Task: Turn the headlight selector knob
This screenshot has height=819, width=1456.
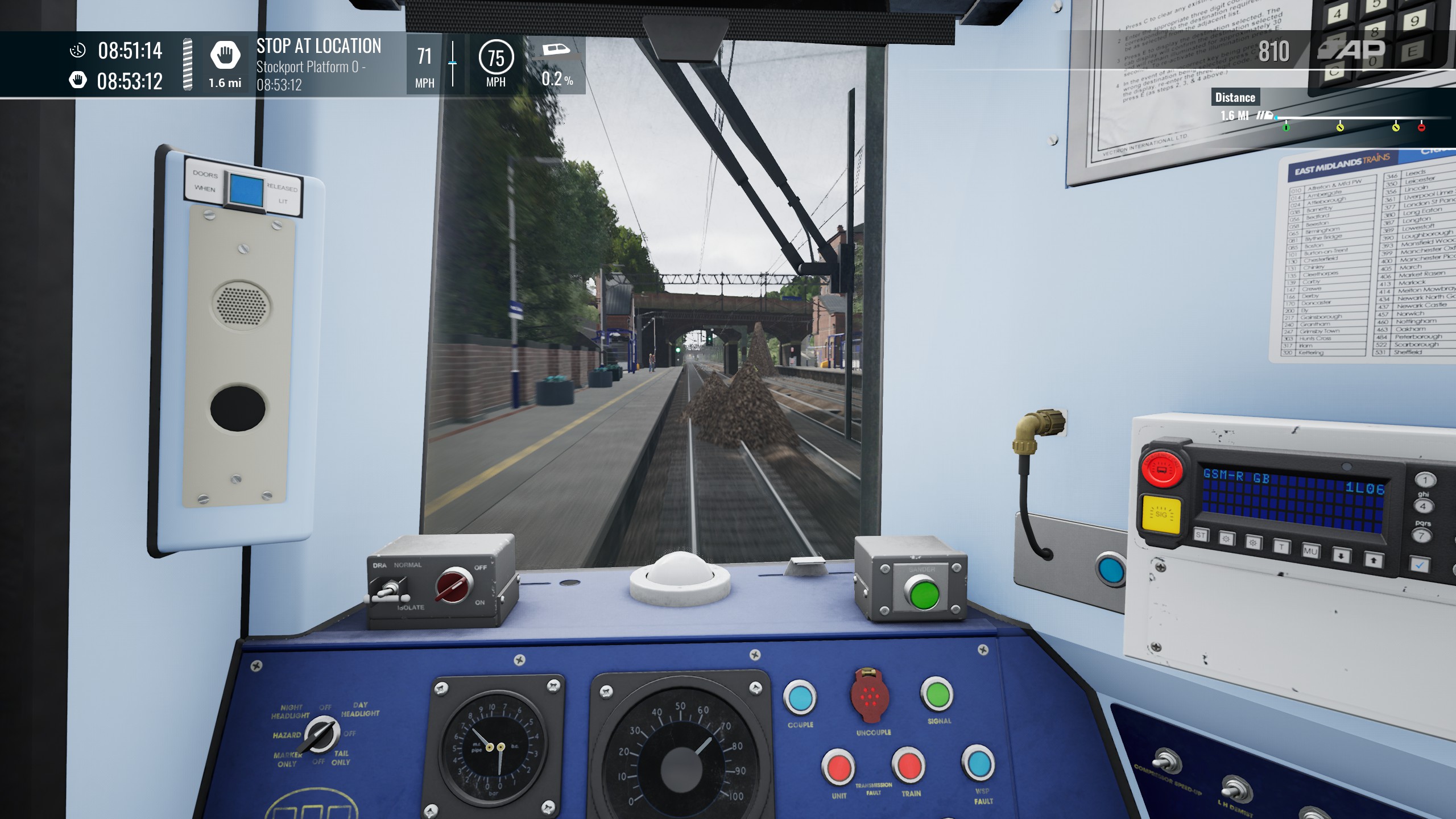Action: (320, 734)
